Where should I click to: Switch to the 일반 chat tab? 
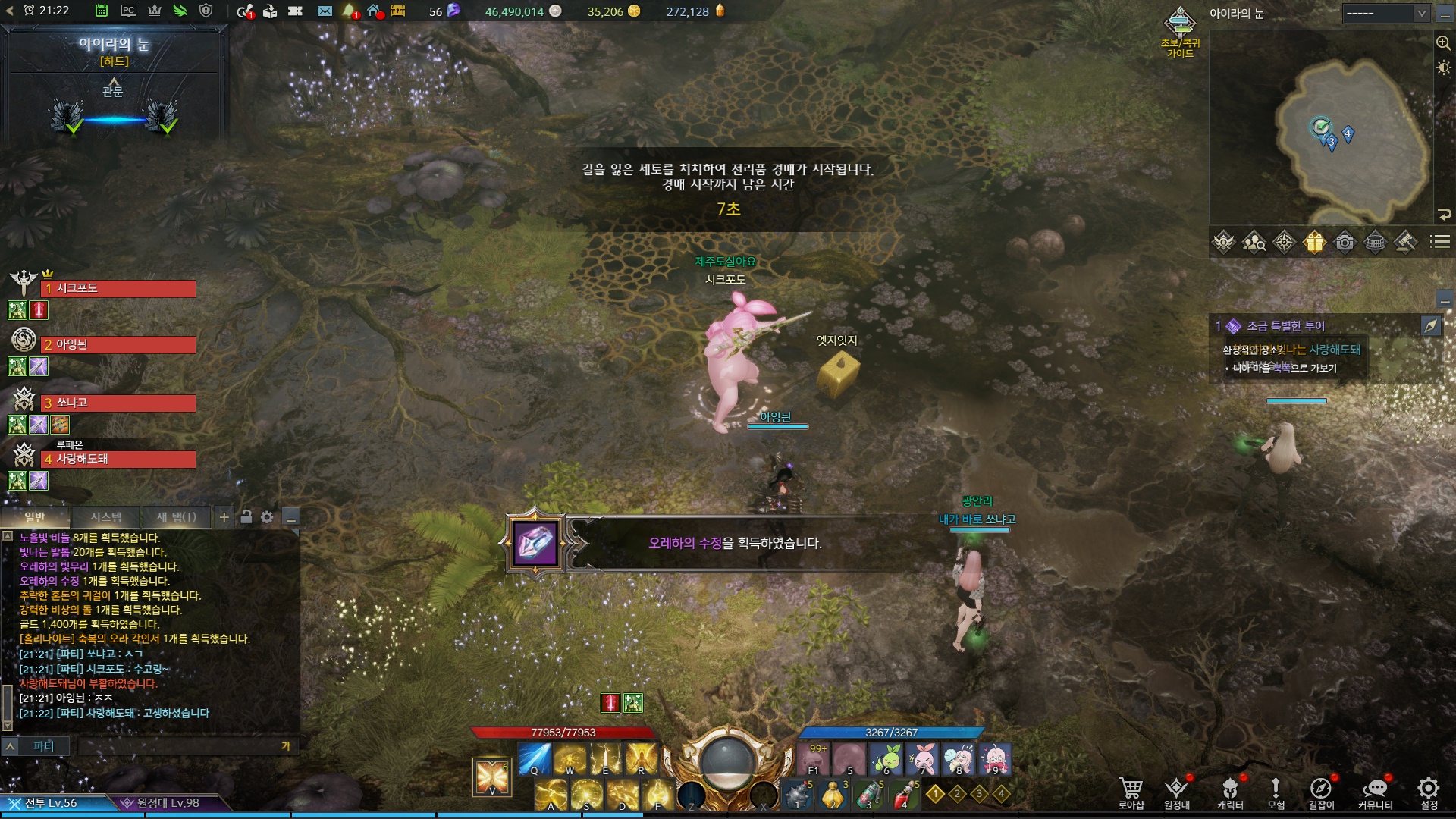coord(36,517)
